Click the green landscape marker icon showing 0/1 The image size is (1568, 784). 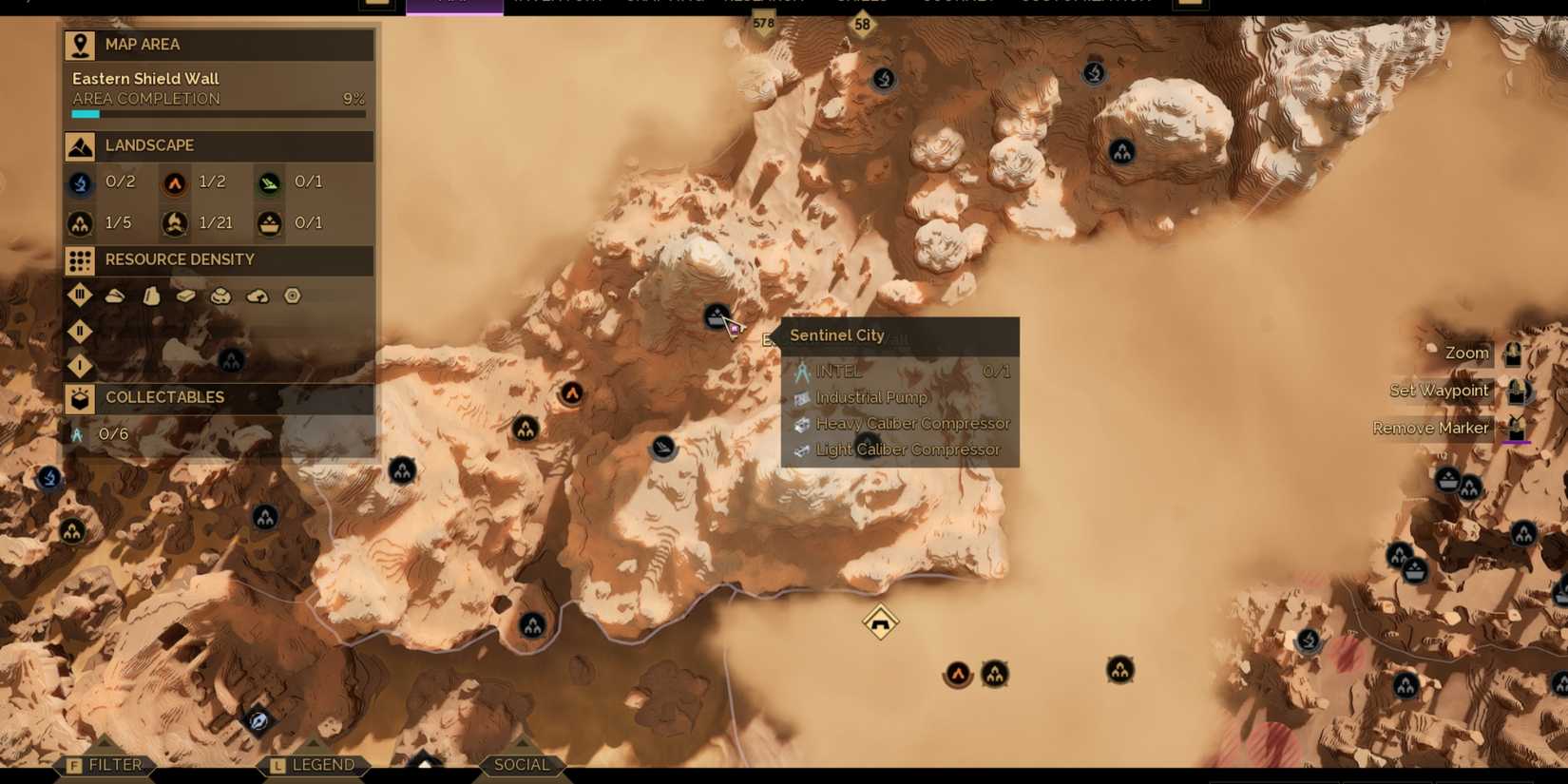[269, 182]
